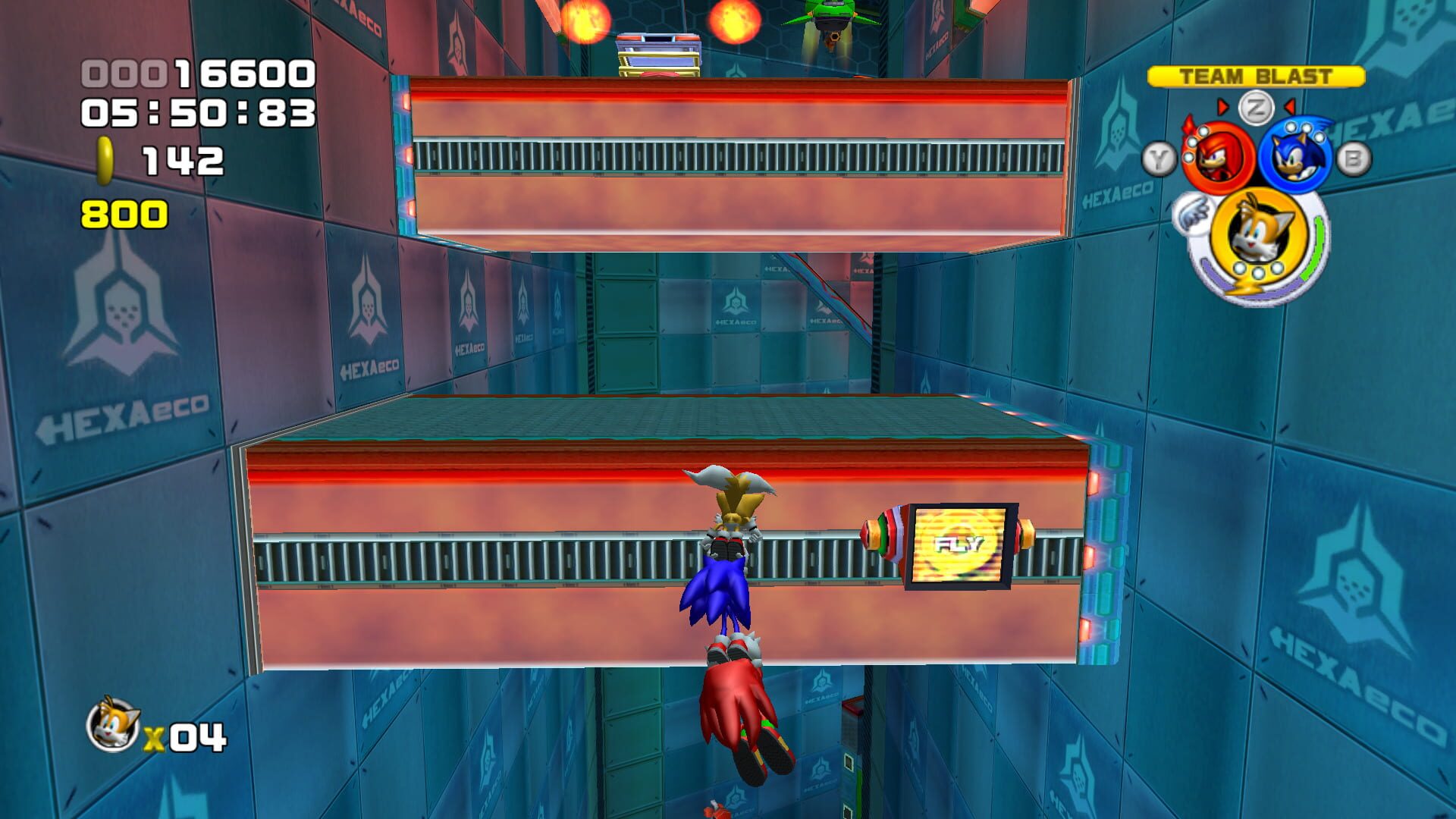Click a white orb marker on Sonic's blue ring
Image resolution: width=1456 pixels, height=819 pixels.
1305,128
